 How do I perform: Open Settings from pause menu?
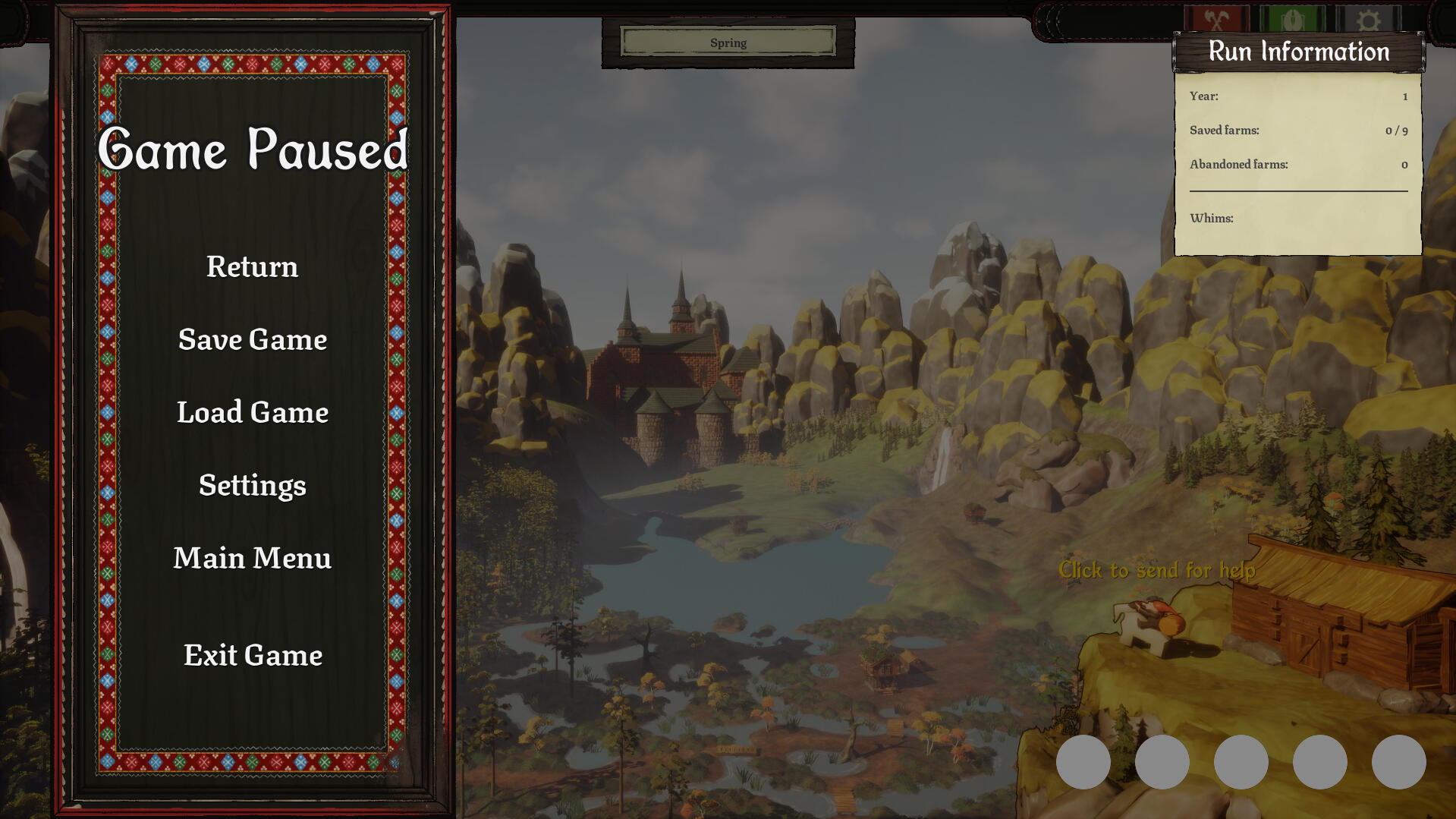coord(252,486)
